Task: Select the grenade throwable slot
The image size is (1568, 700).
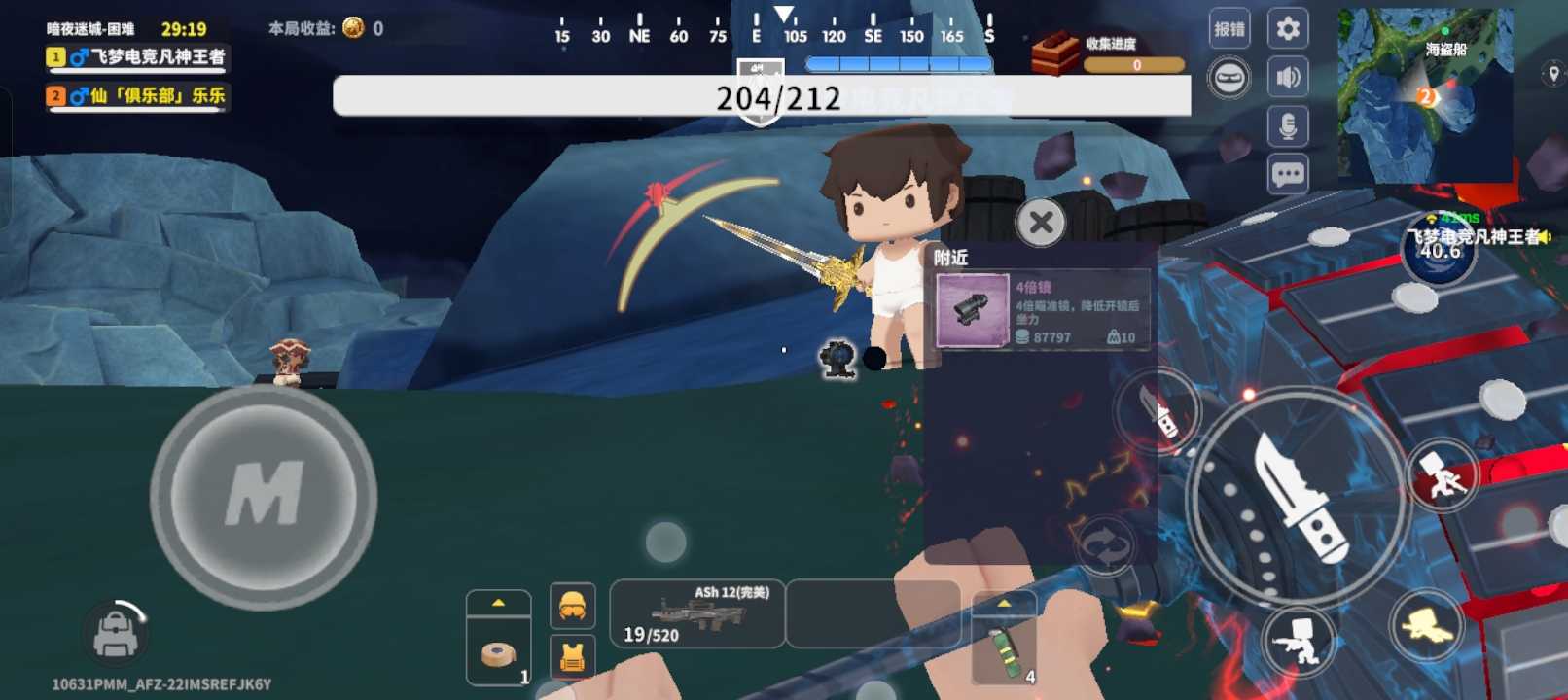Action: 1005,653
